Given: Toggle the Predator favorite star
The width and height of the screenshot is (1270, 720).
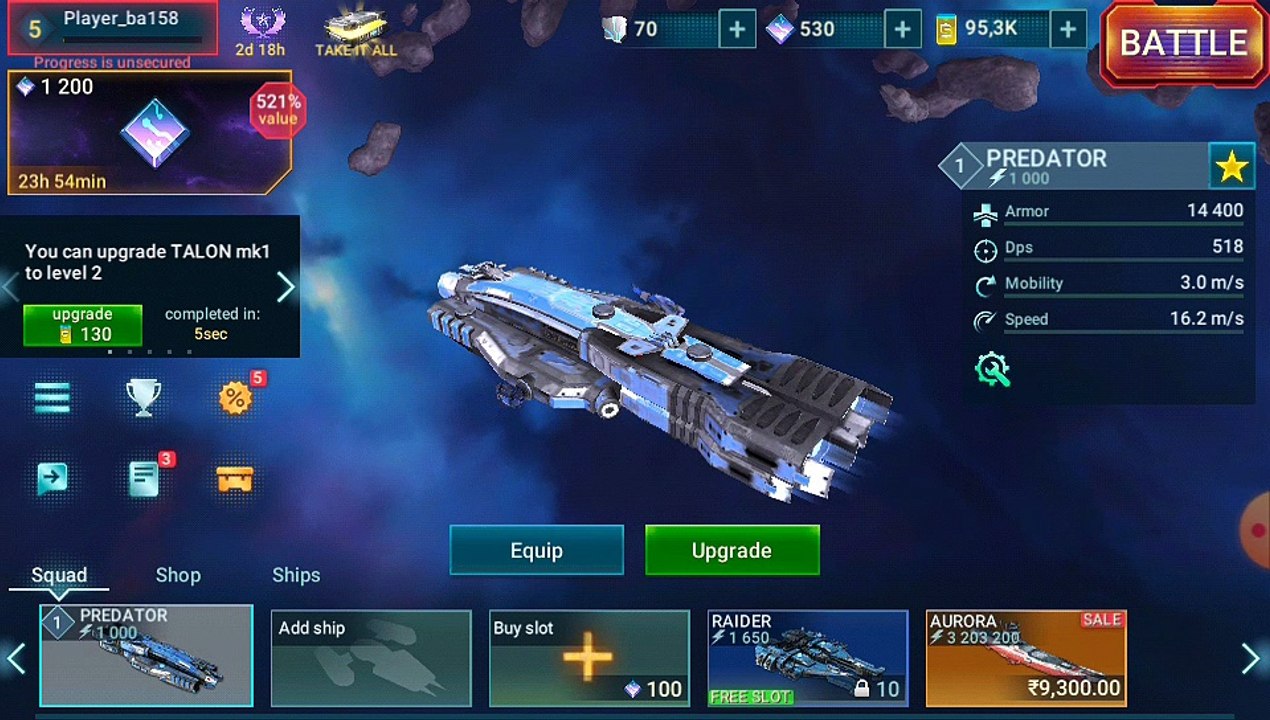Looking at the screenshot, I should (x=1231, y=166).
